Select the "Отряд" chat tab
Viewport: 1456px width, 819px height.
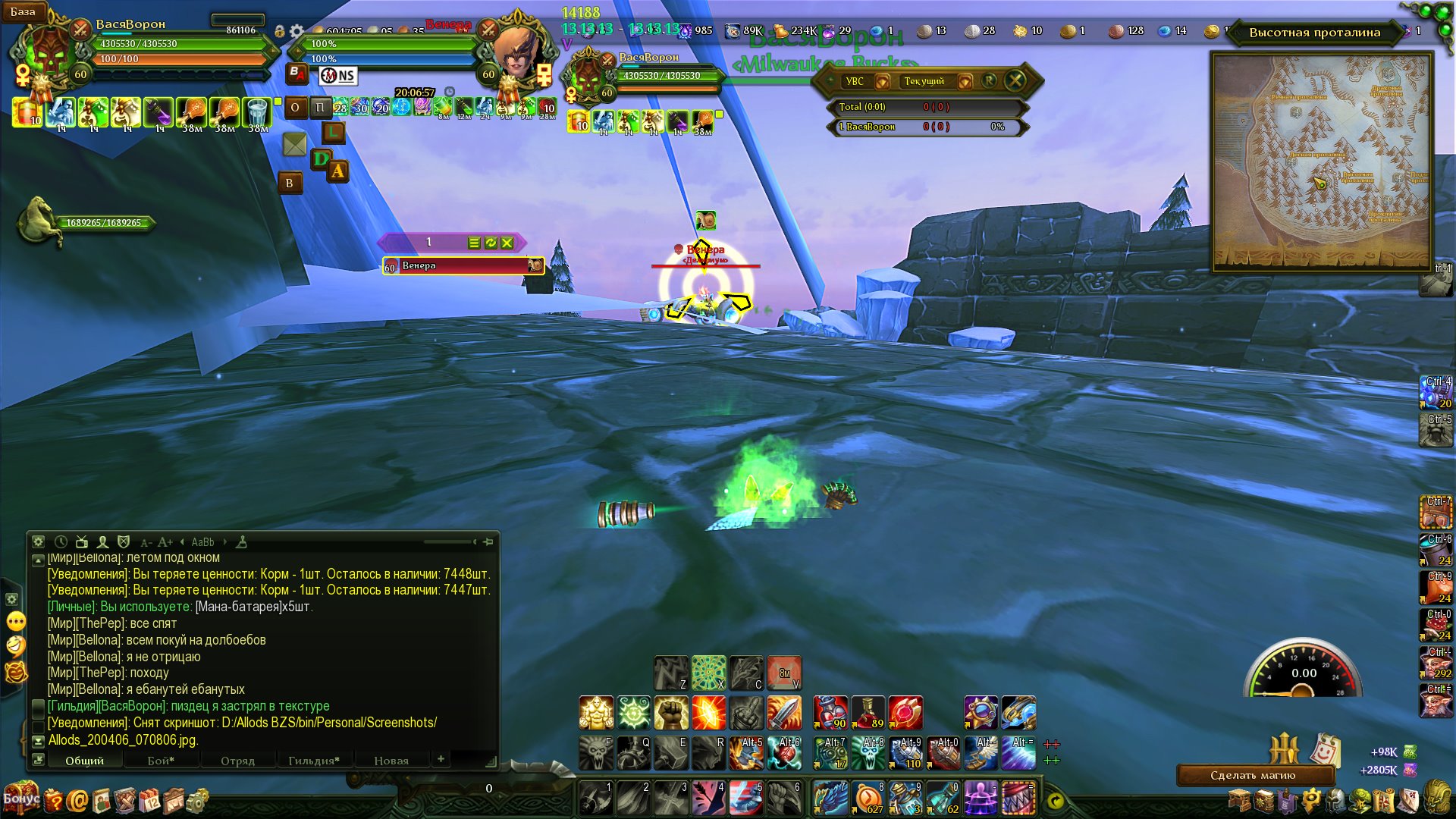[237, 760]
